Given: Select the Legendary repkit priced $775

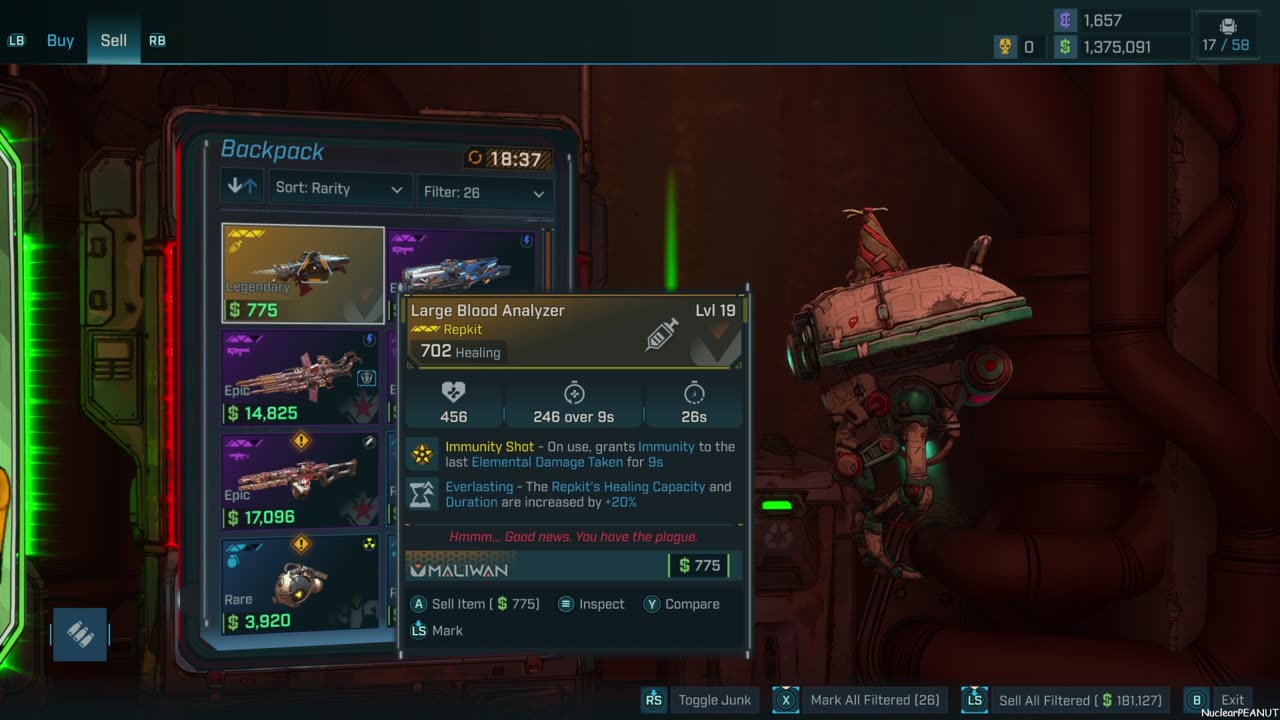Looking at the screenshot, I should click(302, 274).
